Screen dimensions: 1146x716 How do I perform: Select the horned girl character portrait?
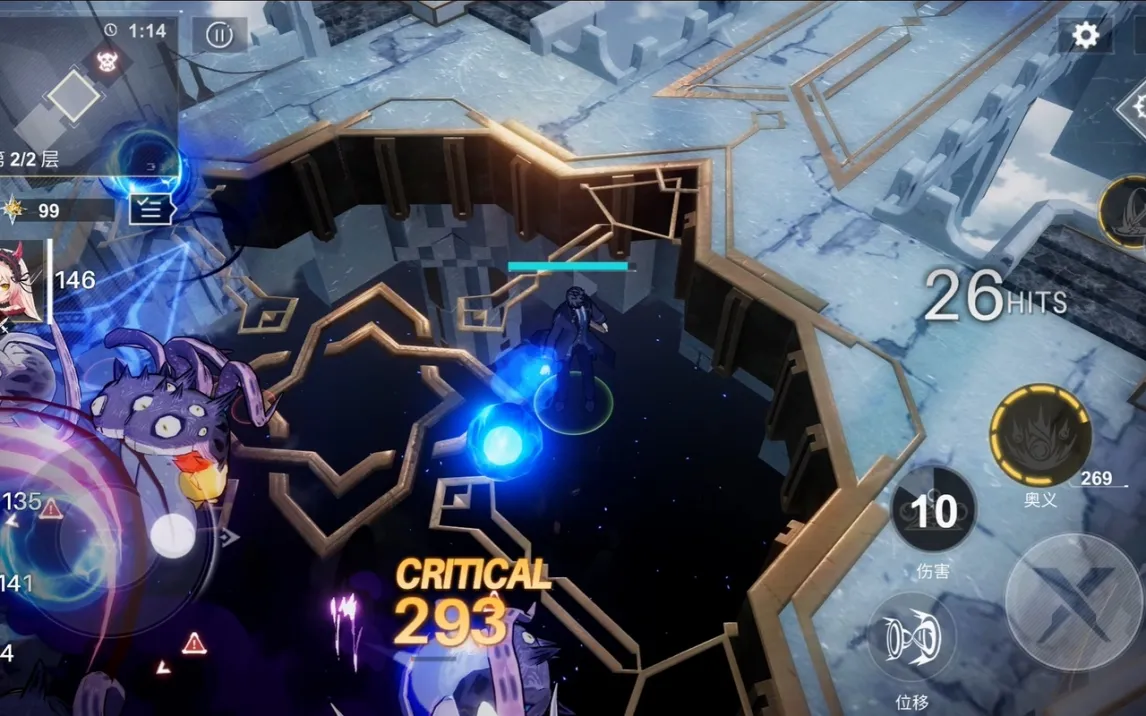(x=21, y=284)
